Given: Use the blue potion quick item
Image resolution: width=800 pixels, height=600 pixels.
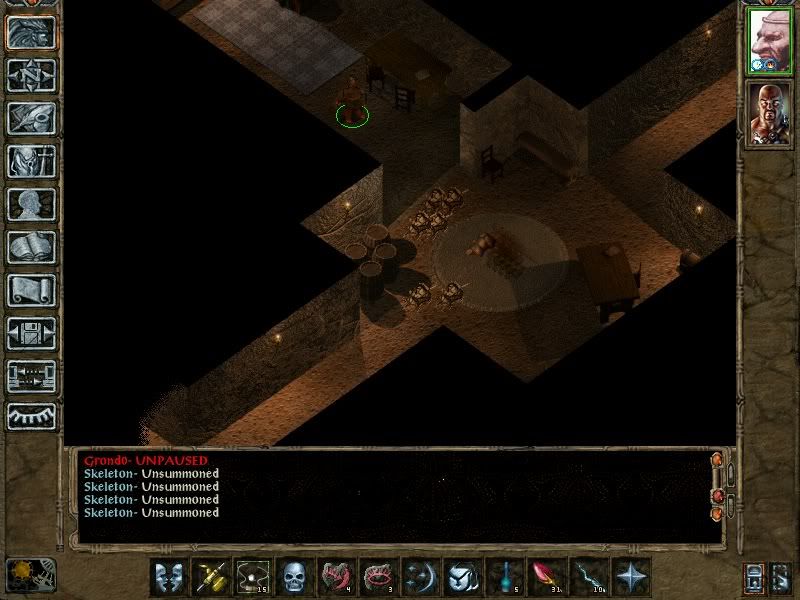Looking at the screenshot, I should pyautogui.click(x=504, y=577).
